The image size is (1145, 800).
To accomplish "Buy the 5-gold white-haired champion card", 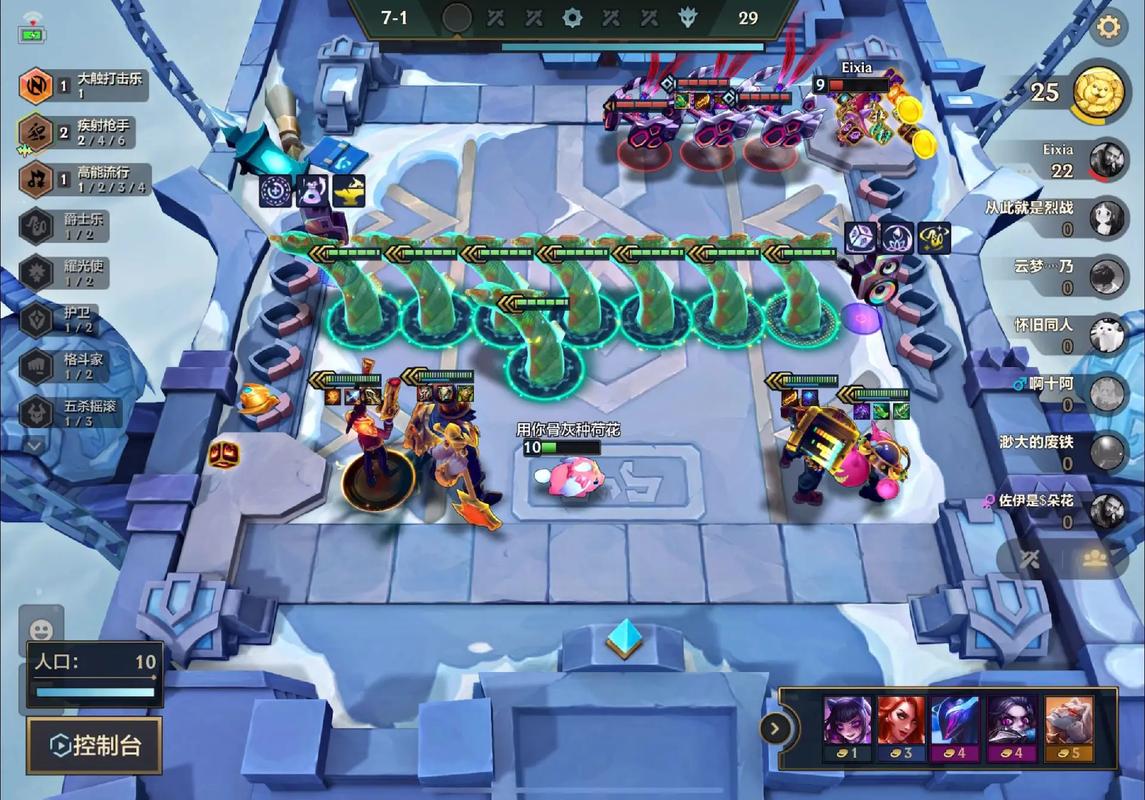I will point(1068,728).
